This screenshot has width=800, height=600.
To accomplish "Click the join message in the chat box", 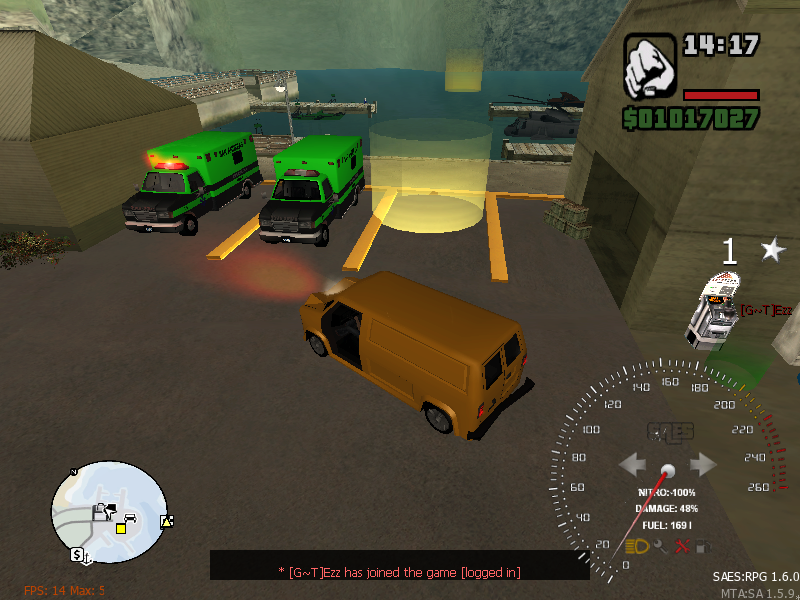I will point(399,571).
